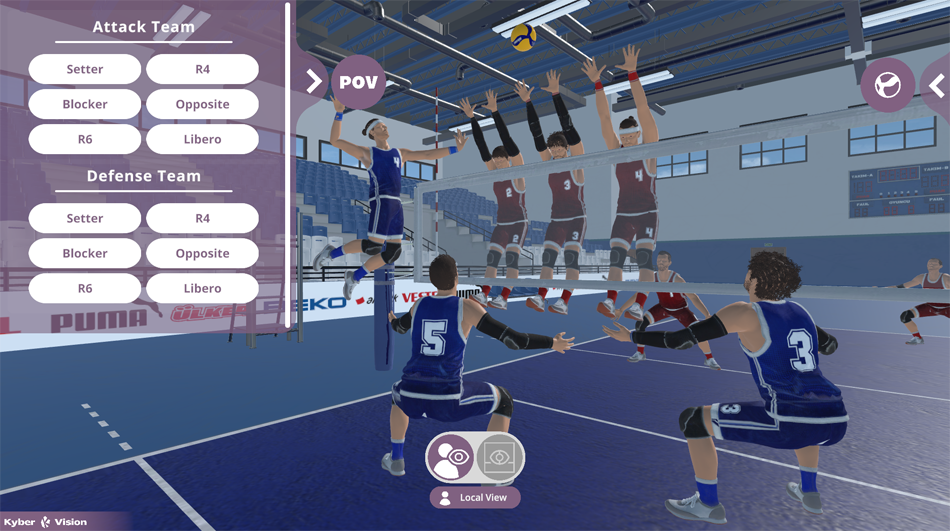Click the round POV button
This screenshot has height=531, width=950.
pos(358,82)
